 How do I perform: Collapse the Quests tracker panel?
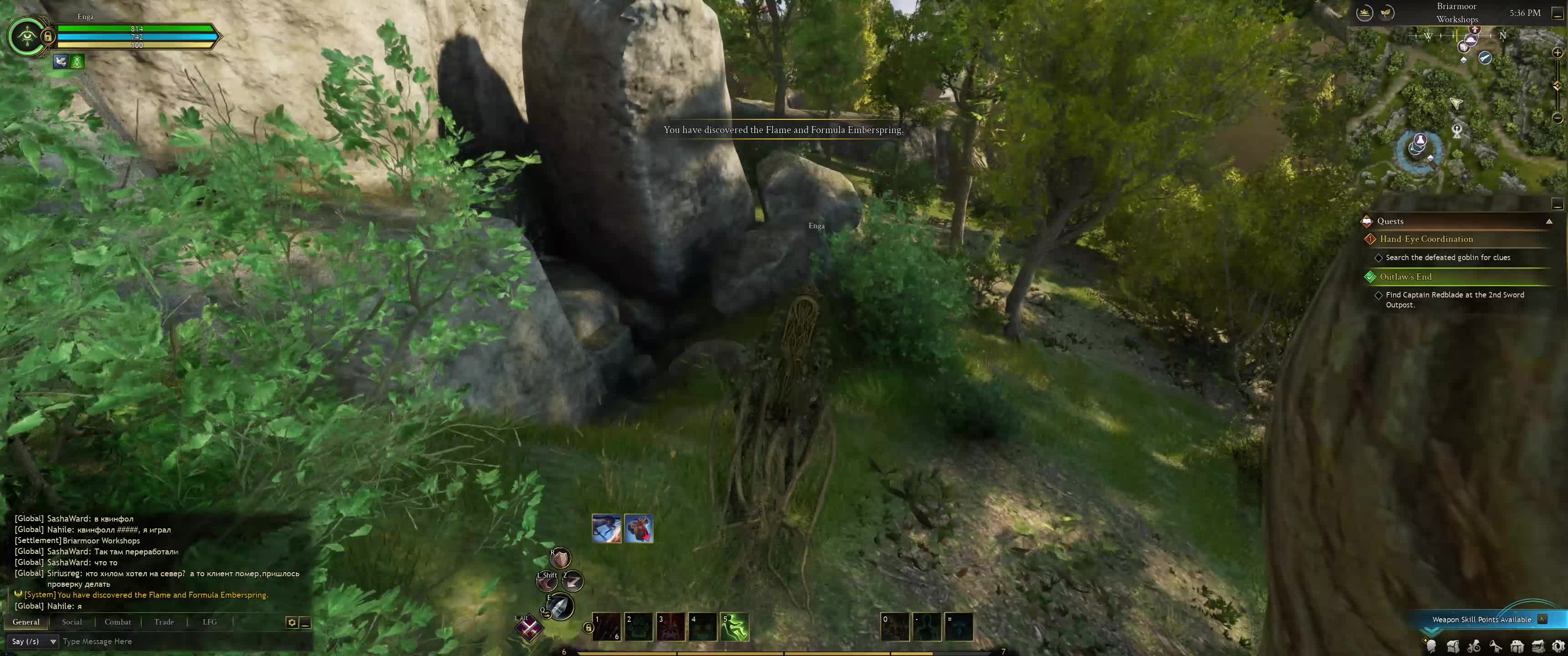(x=1549, y=221)
